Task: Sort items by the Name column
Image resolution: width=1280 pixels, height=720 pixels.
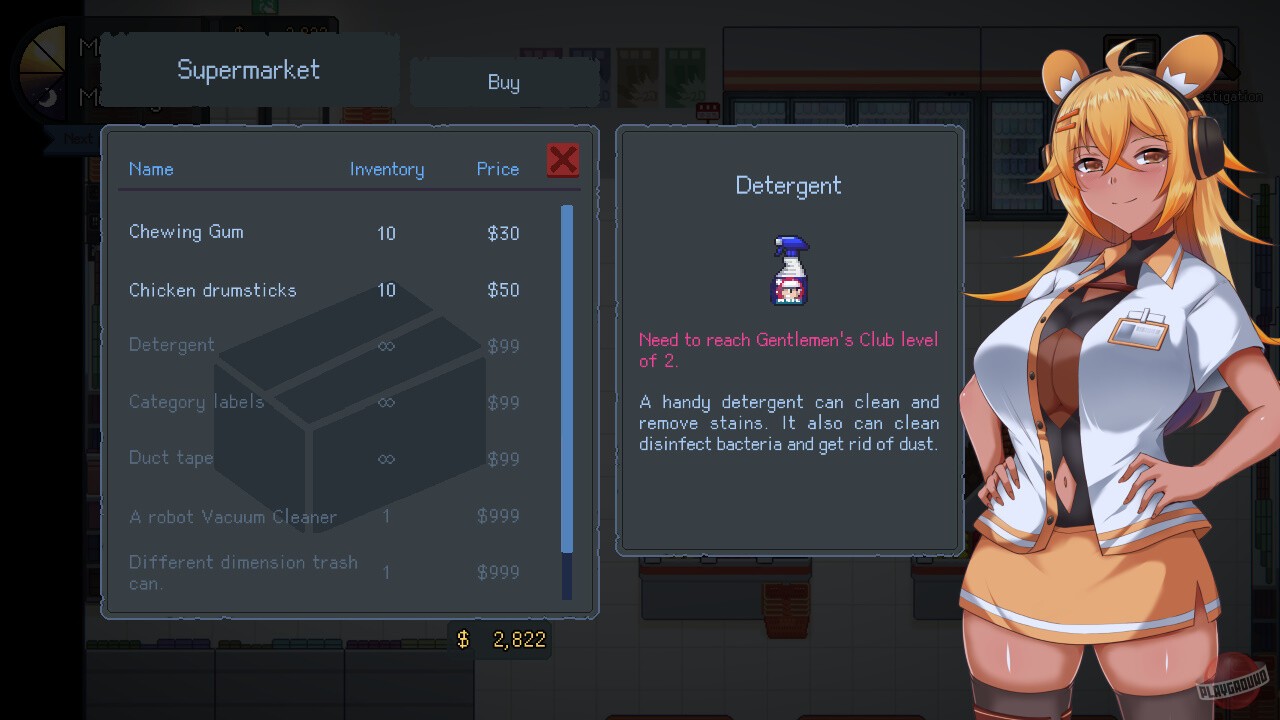Action: 151,169
